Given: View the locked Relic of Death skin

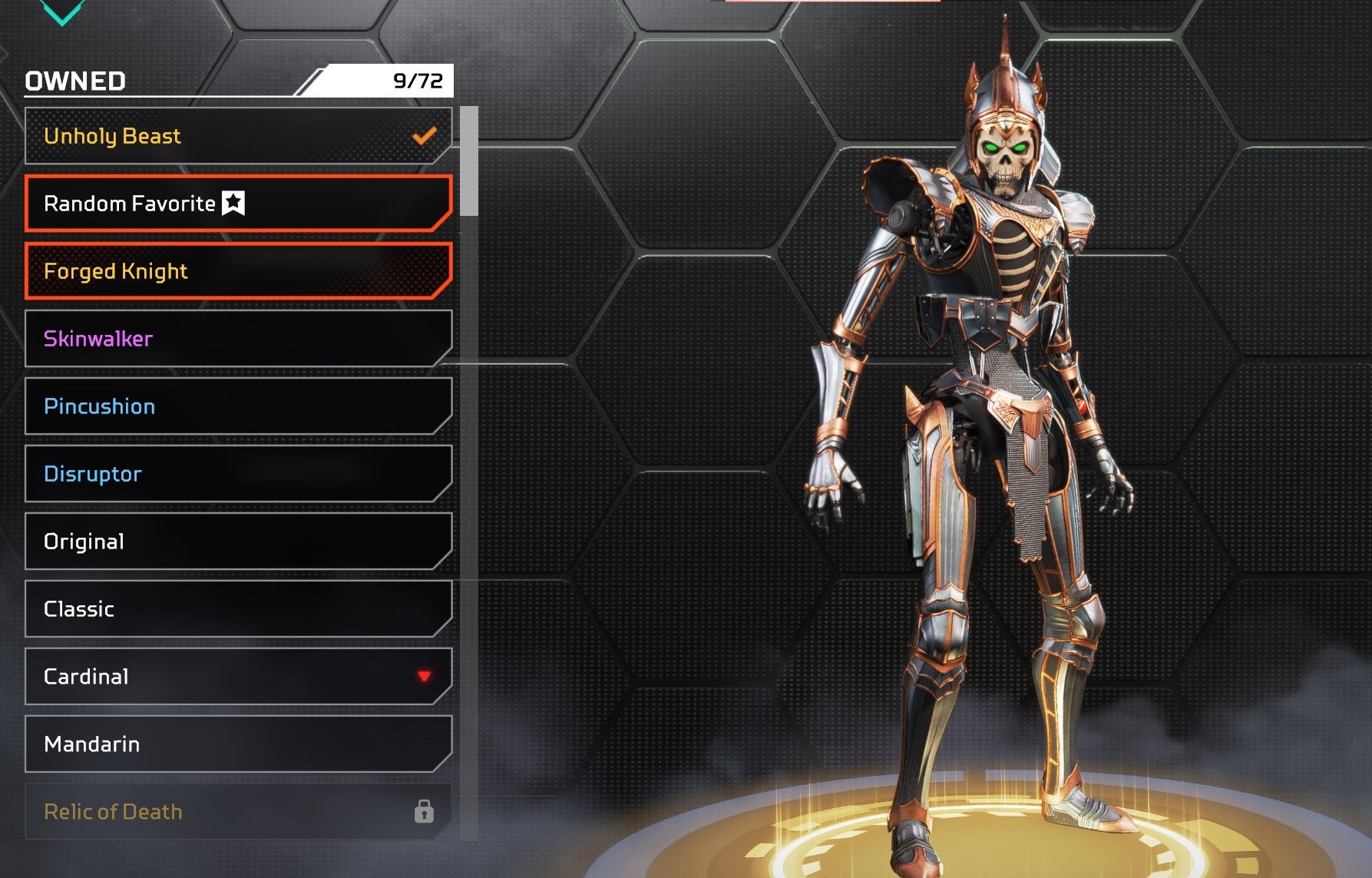Looking at the screenshot, I should [x=238, y=812].
